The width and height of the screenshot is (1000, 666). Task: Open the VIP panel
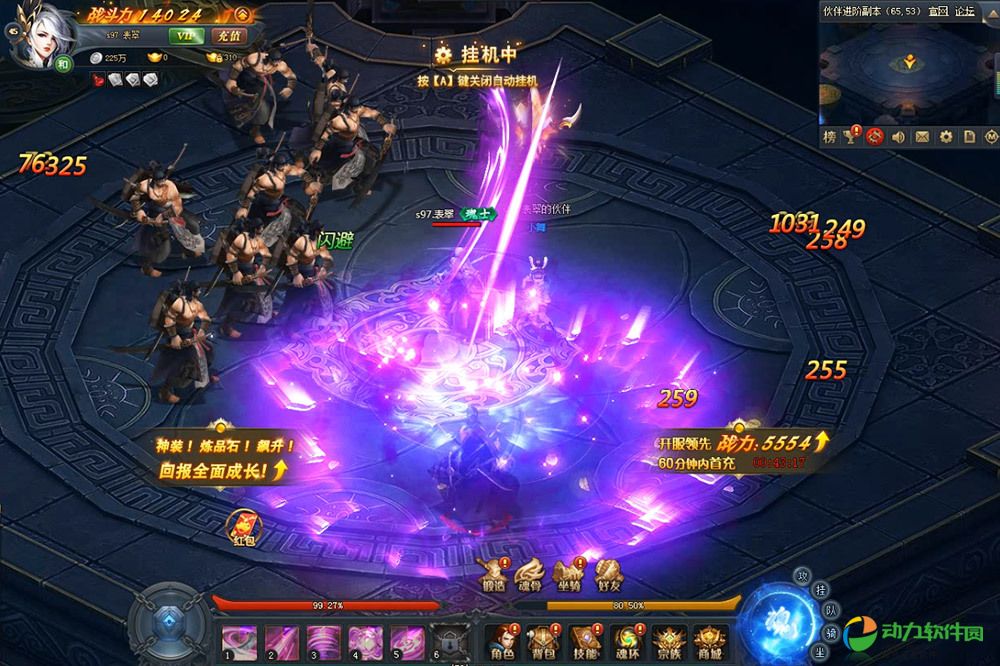click(184, 35)
